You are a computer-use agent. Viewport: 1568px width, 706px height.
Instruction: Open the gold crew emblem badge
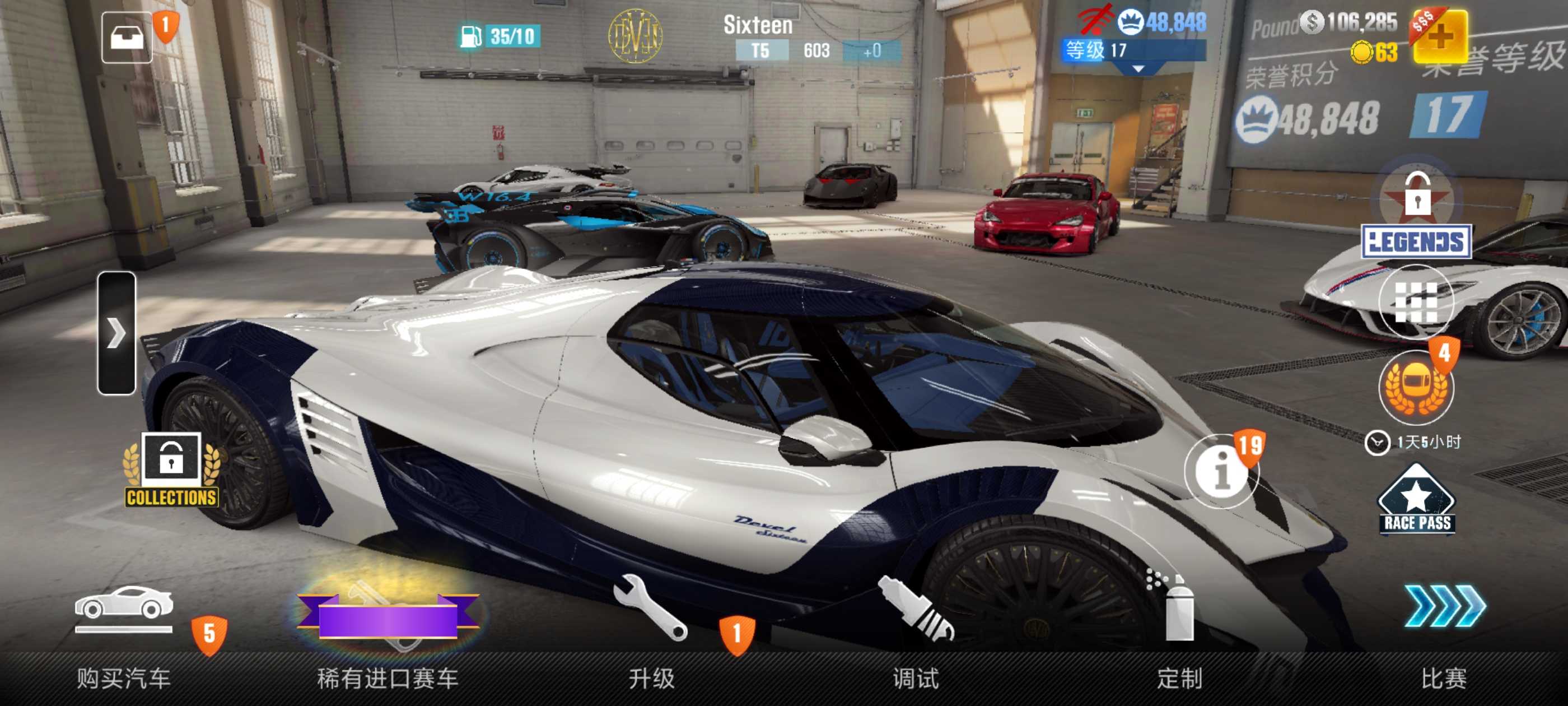coord(635,36)
